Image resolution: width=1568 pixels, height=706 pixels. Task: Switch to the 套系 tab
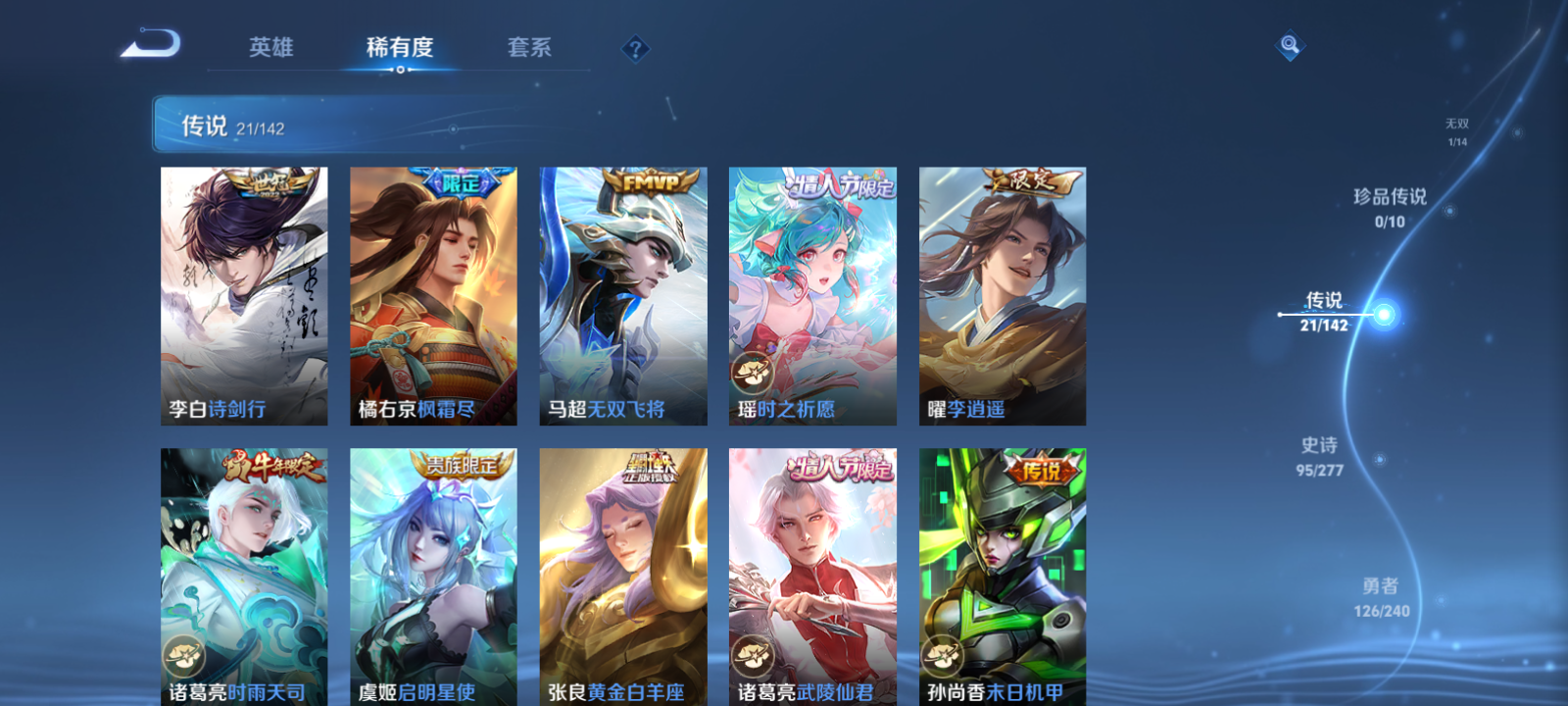[x=530, y=48]
